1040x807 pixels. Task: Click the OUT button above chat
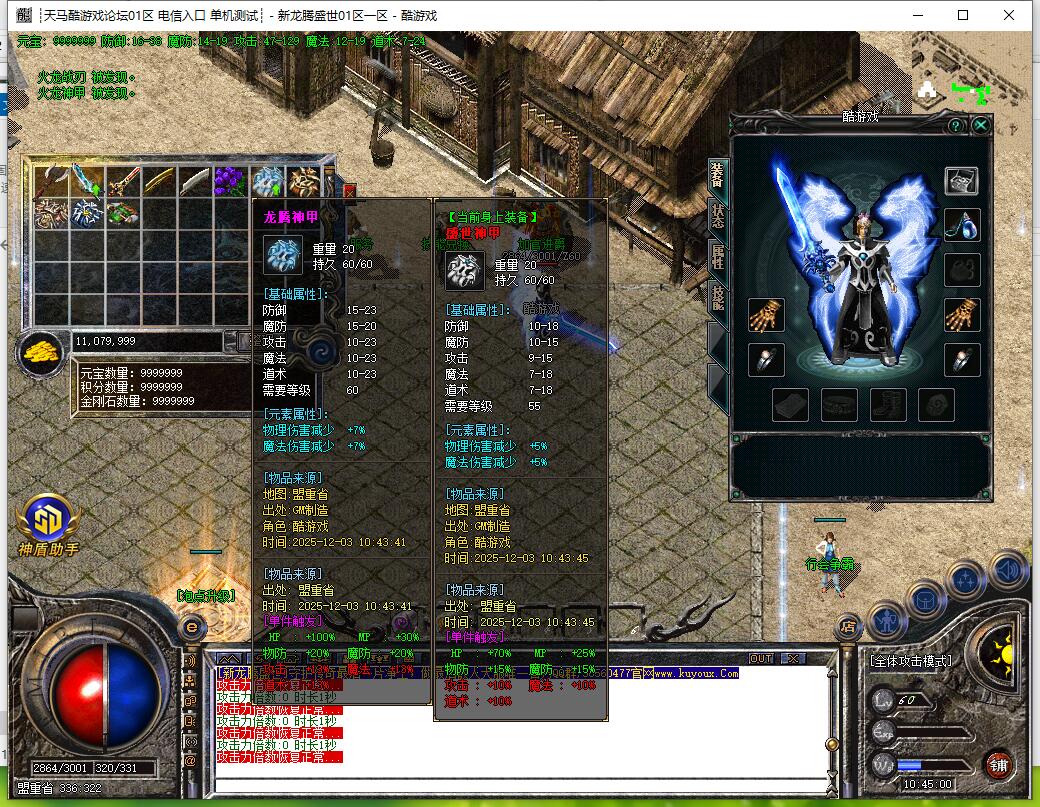coord(761,659)
